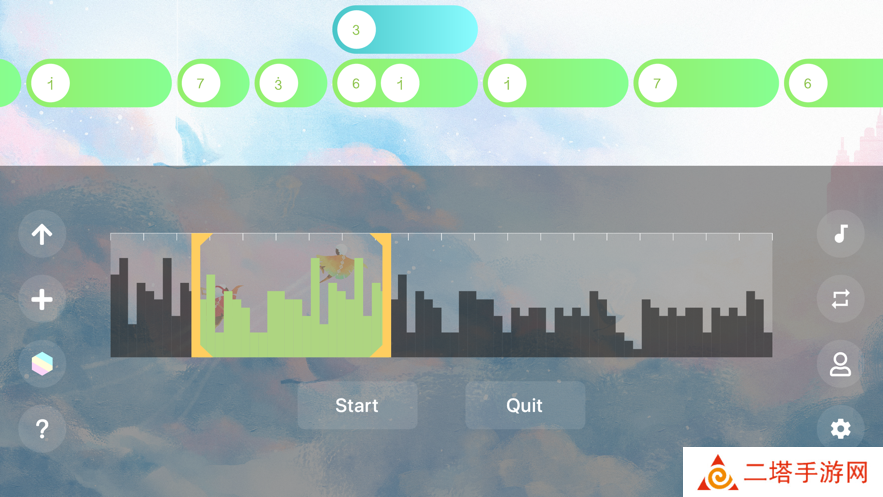
Task: Quit the song editor
Action: (525, 405)
